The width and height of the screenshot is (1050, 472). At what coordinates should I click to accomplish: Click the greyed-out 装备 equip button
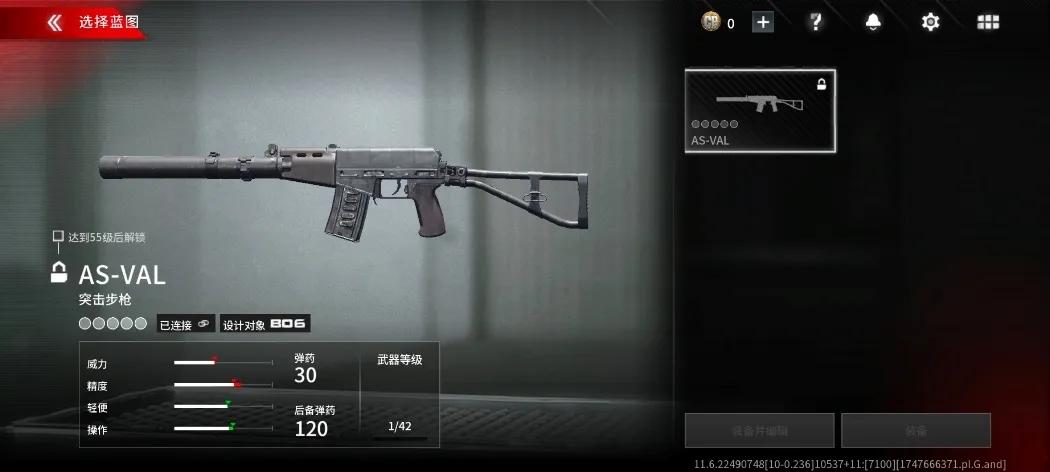[915, 430]
